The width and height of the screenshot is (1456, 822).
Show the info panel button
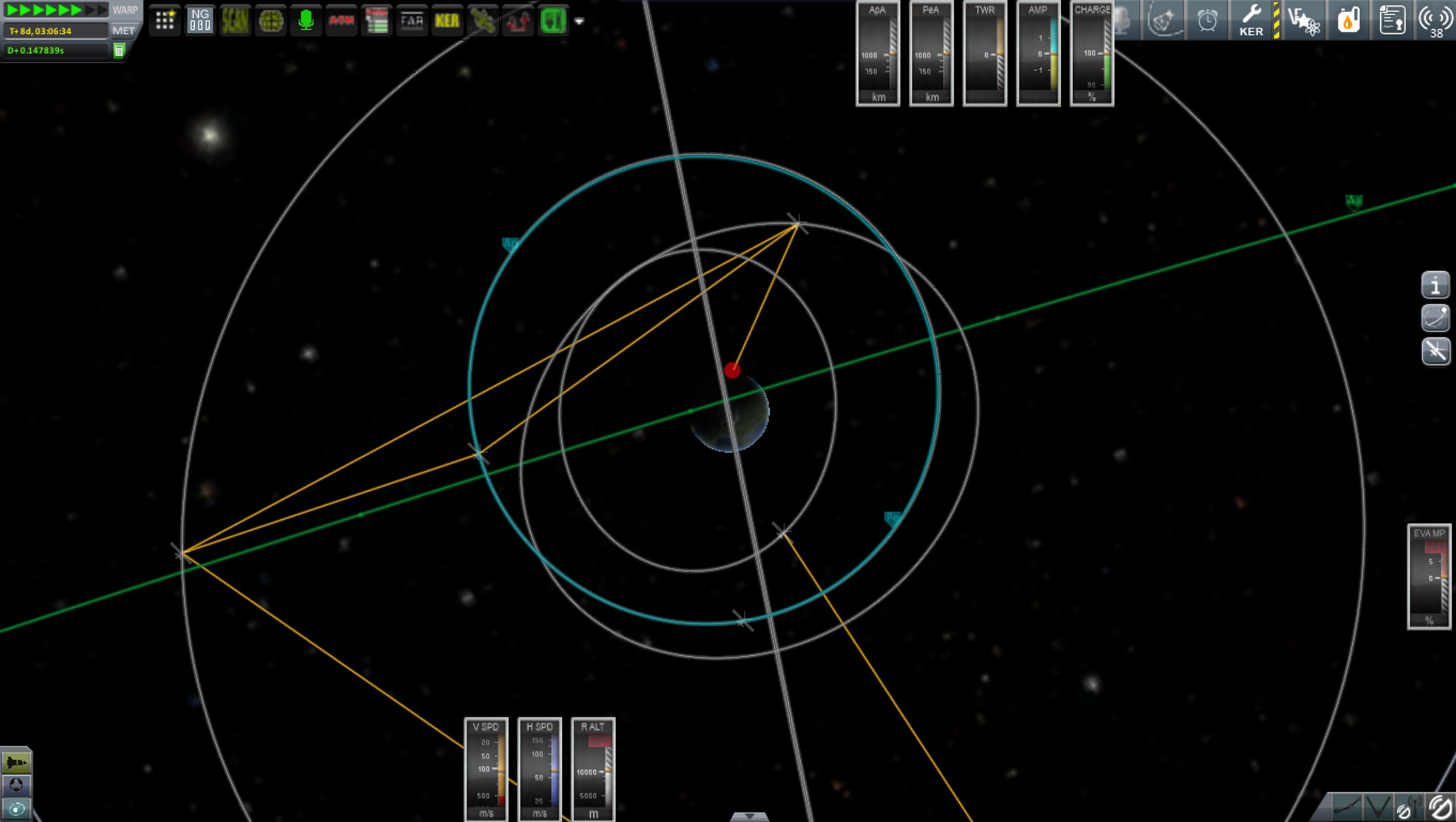pyautogui.click(x=1435, y=285)
